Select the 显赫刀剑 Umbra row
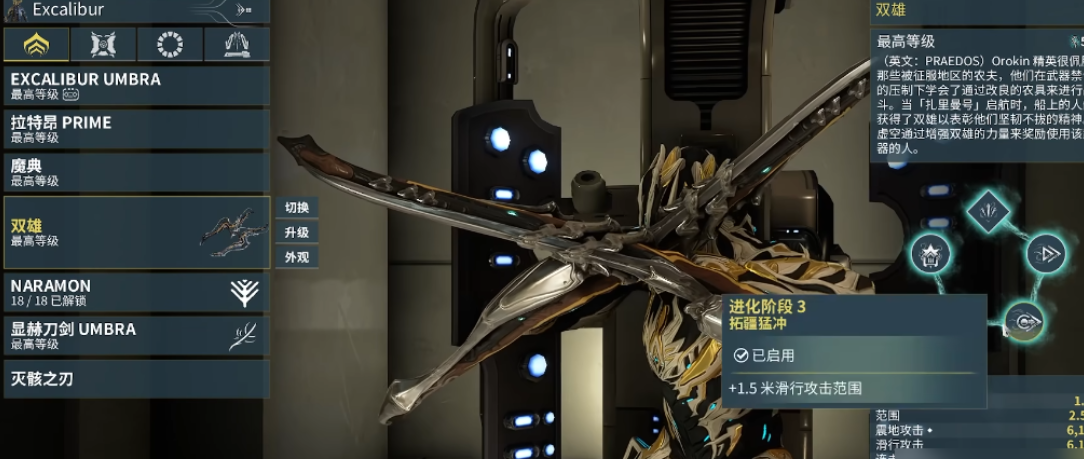The image size is (1084, 459). click(135, 336)
